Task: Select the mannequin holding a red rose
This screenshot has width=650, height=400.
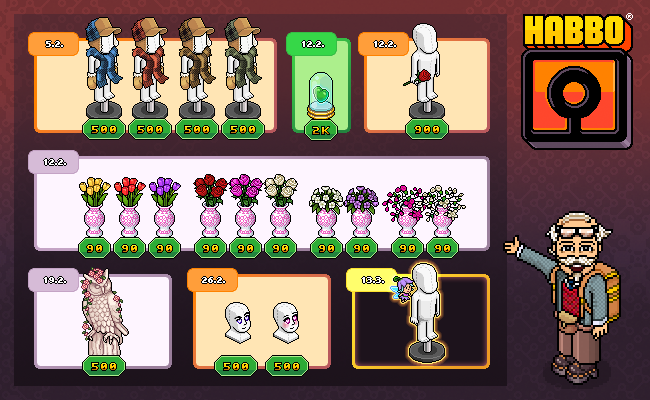Action: pyautogui.click(x=426, y=75)
